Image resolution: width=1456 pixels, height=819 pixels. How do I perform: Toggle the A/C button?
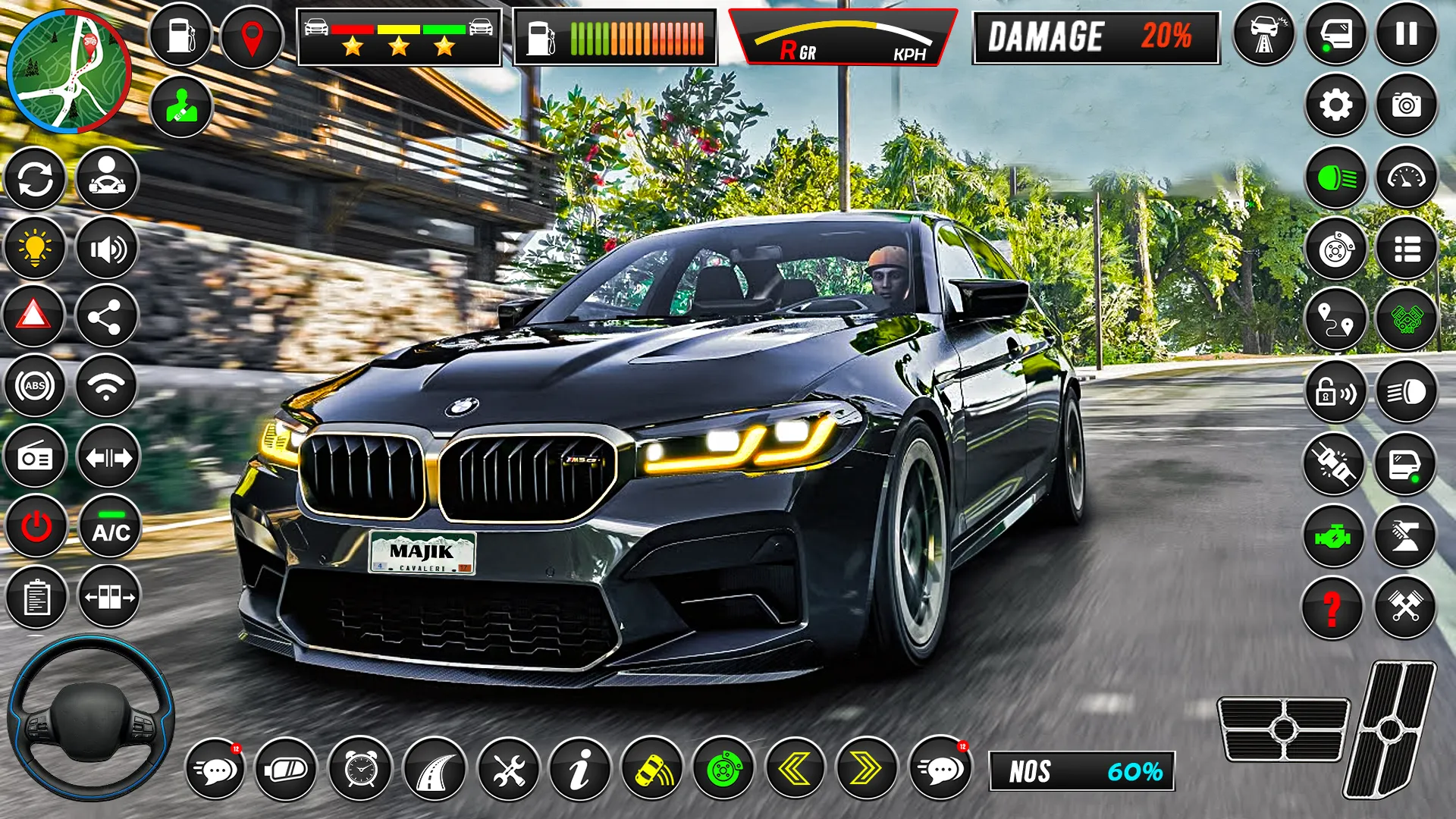point(111,527)
